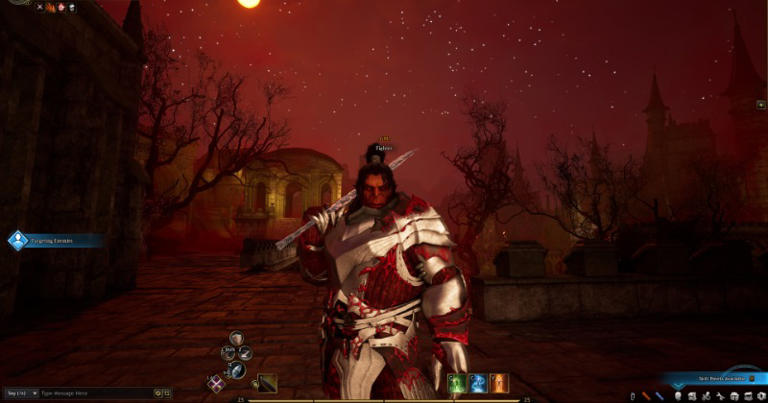Activate the green glowing figure ability
Screen dimensions: 768x403
[456, 383]
